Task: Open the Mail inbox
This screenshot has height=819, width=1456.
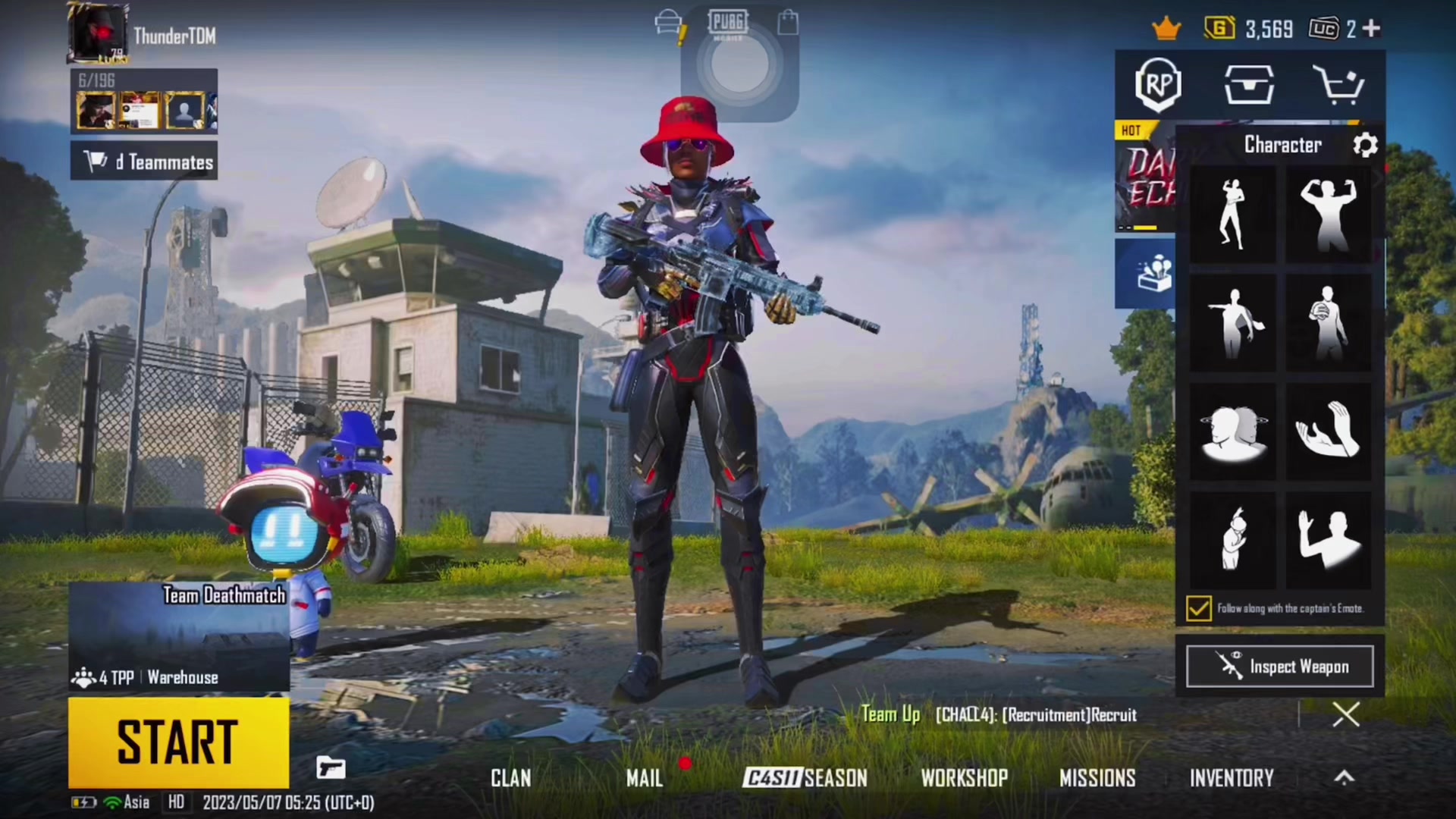Action: 644,778
